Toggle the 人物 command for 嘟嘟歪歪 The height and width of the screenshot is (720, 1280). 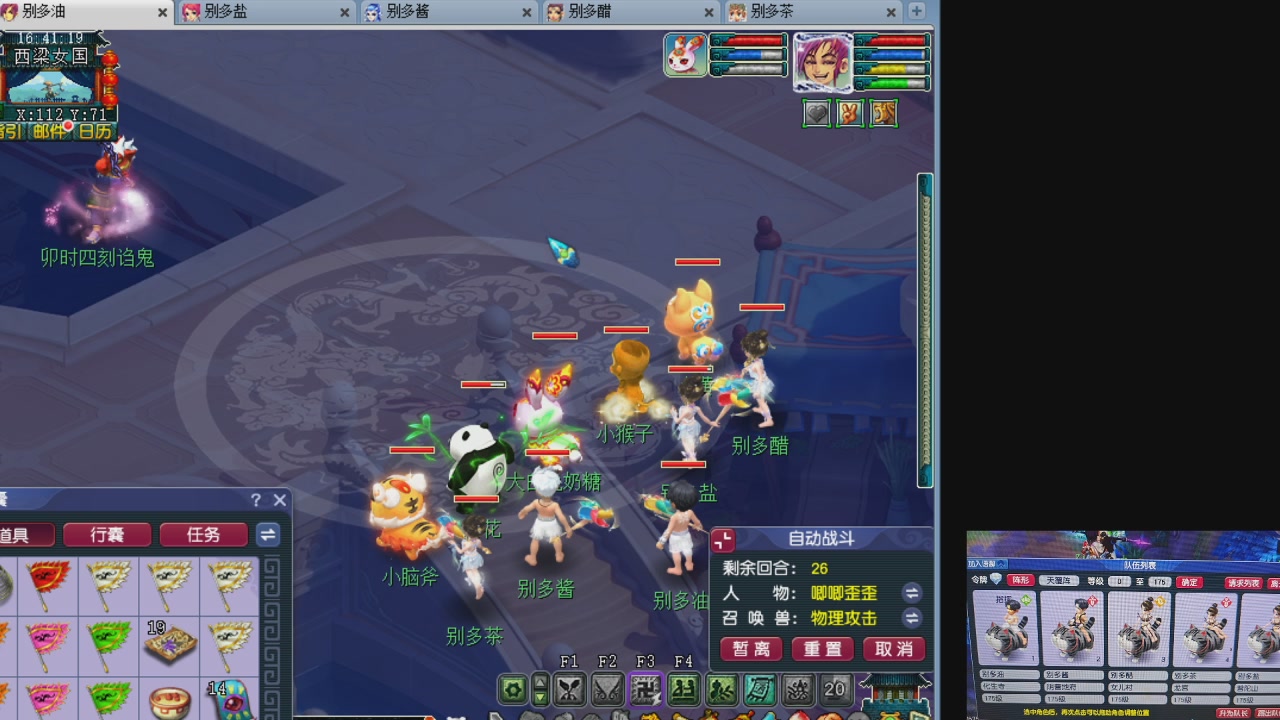(x=911, y=594)
